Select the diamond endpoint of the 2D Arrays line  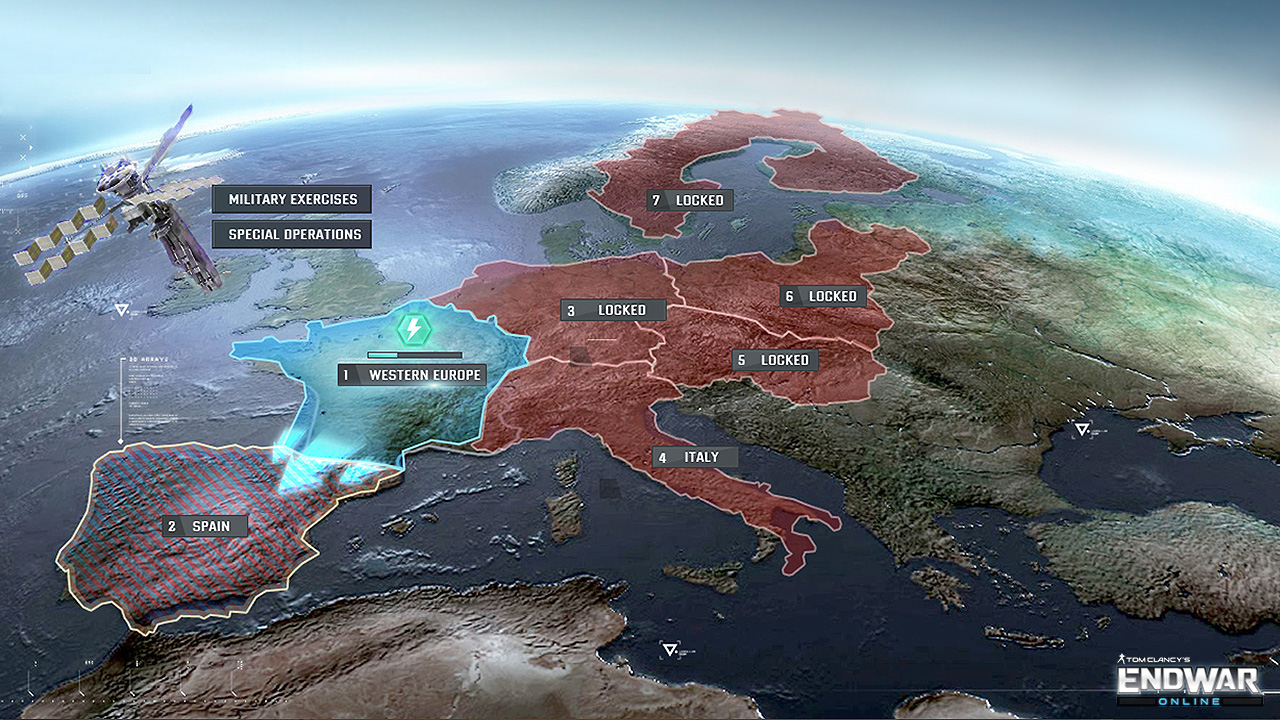[122, 440]
